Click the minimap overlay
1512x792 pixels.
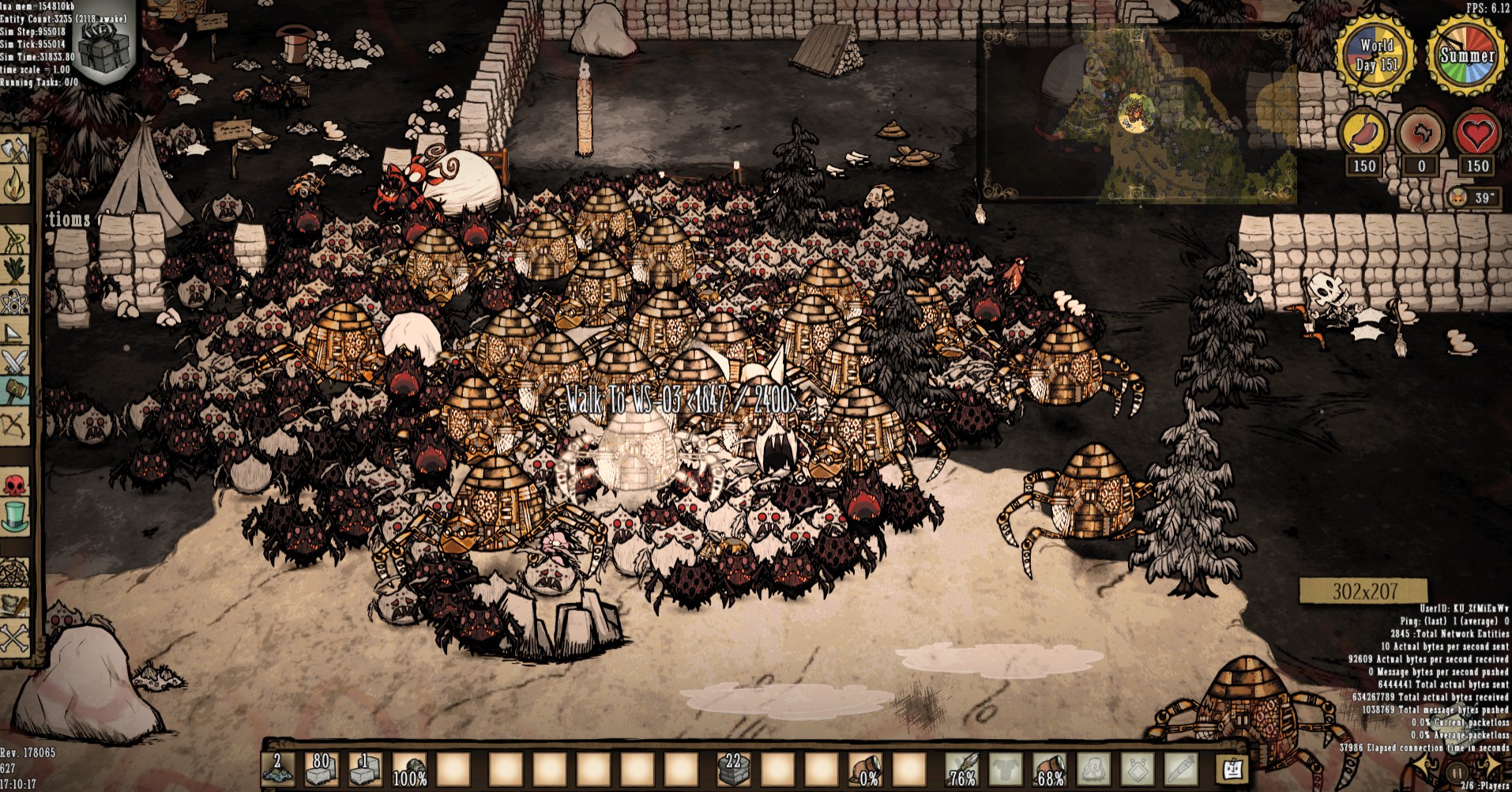pyautogui.click(x=1136, y=115)
